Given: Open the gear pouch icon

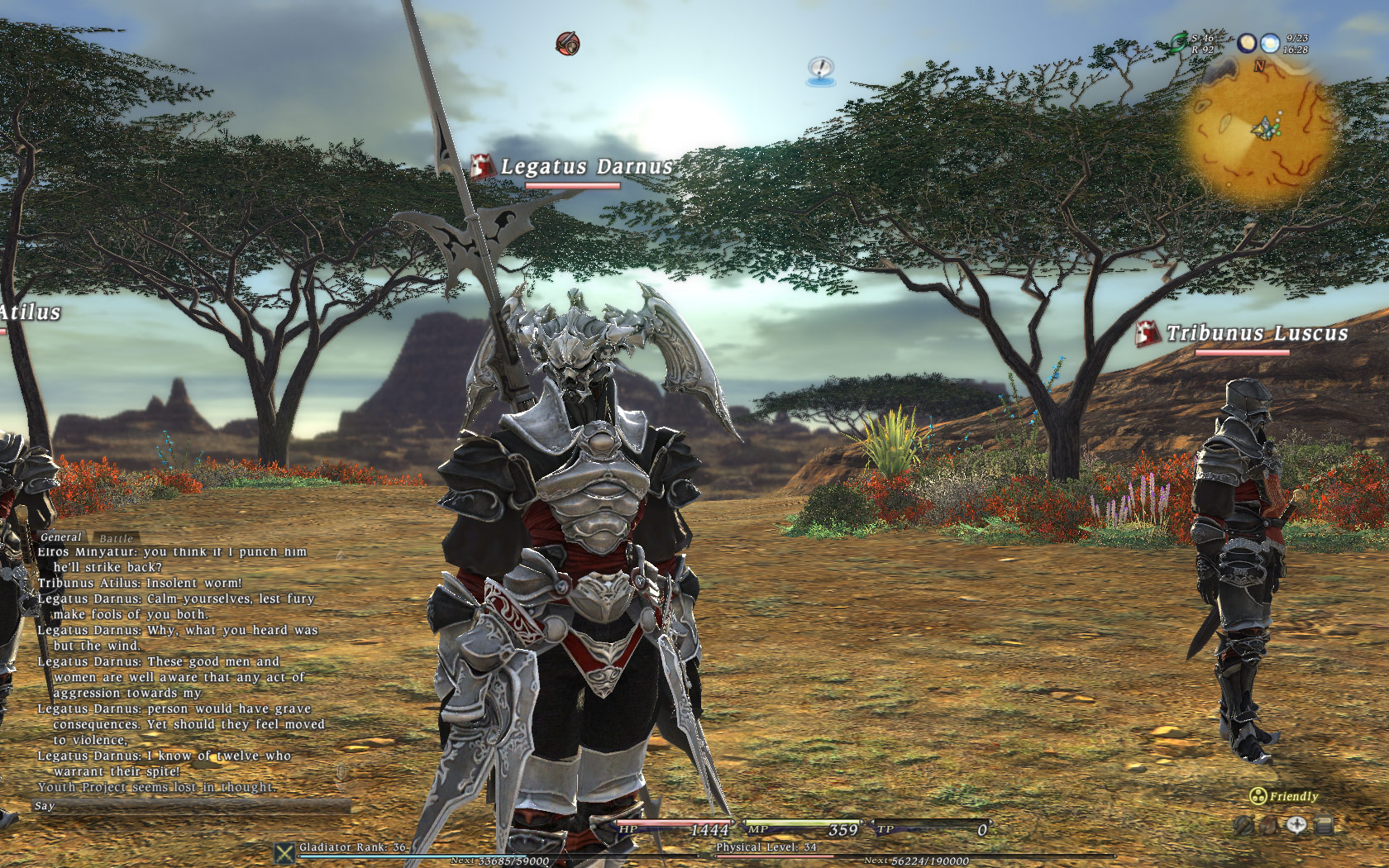Looking at the screenshot, I should click(x=1242, y=825).
